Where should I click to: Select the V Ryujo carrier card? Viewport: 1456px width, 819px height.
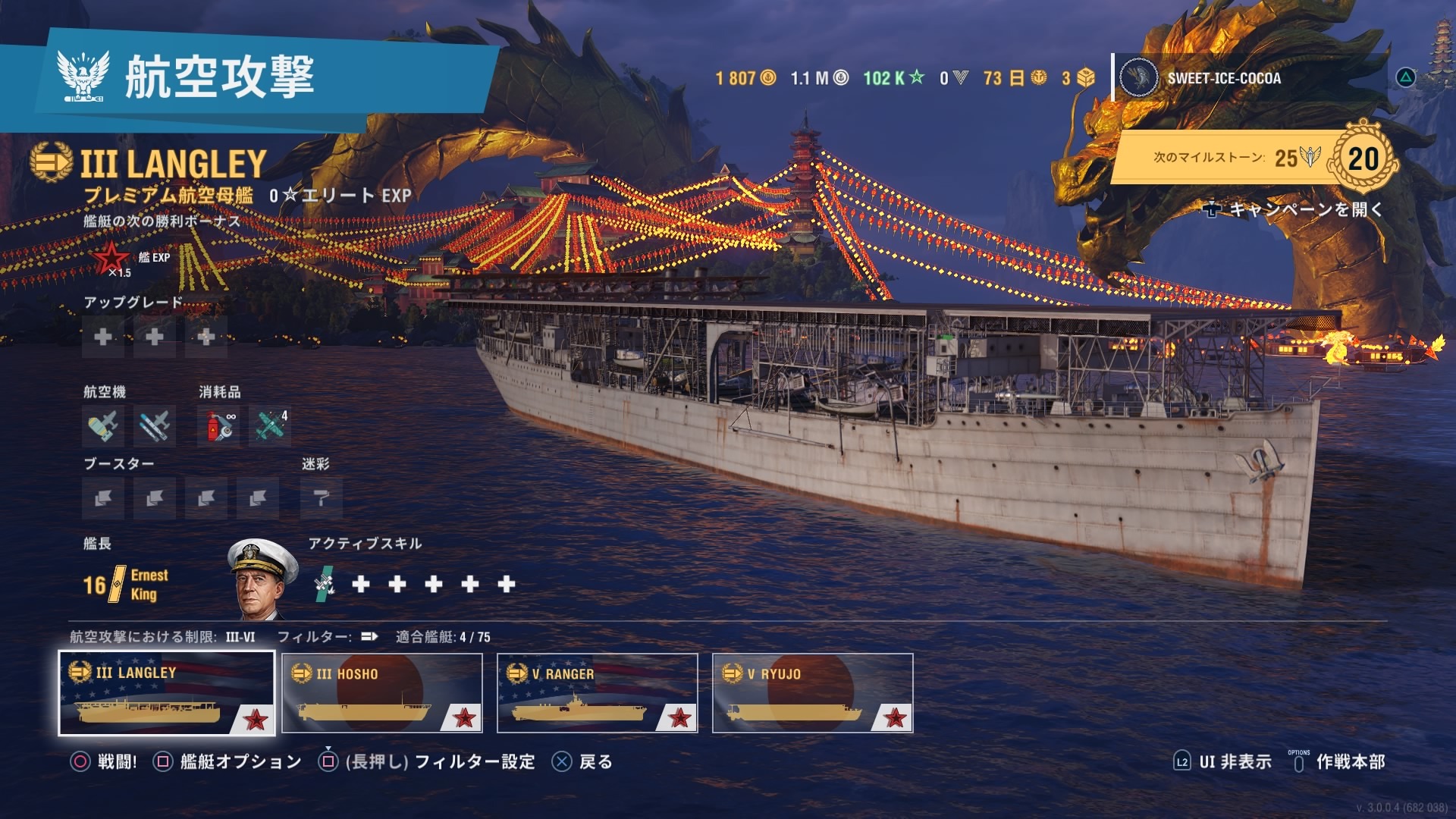[812, 693]
